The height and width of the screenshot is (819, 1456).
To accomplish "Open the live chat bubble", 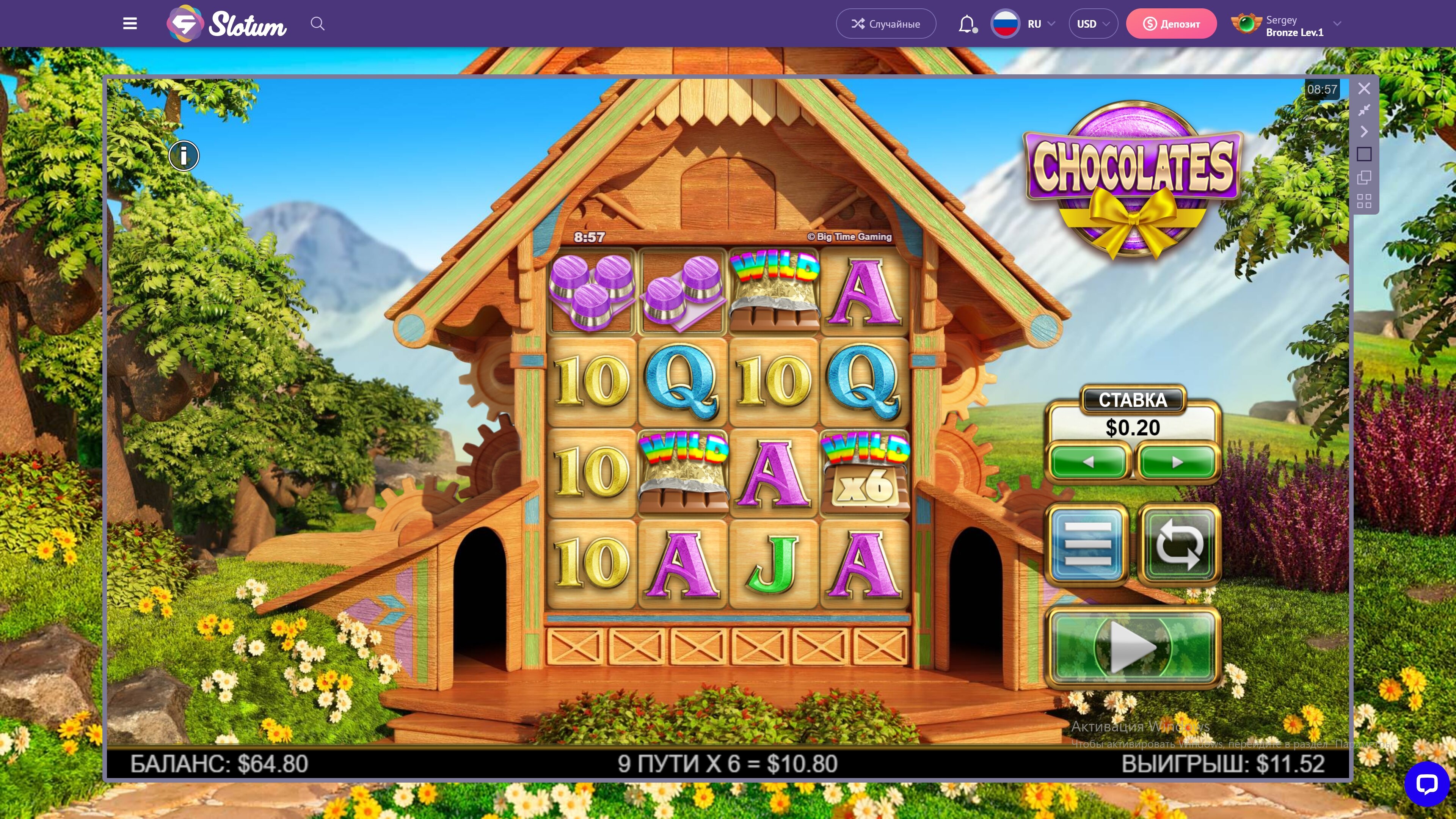I will pyautogui.click(x=1426, y=784).
